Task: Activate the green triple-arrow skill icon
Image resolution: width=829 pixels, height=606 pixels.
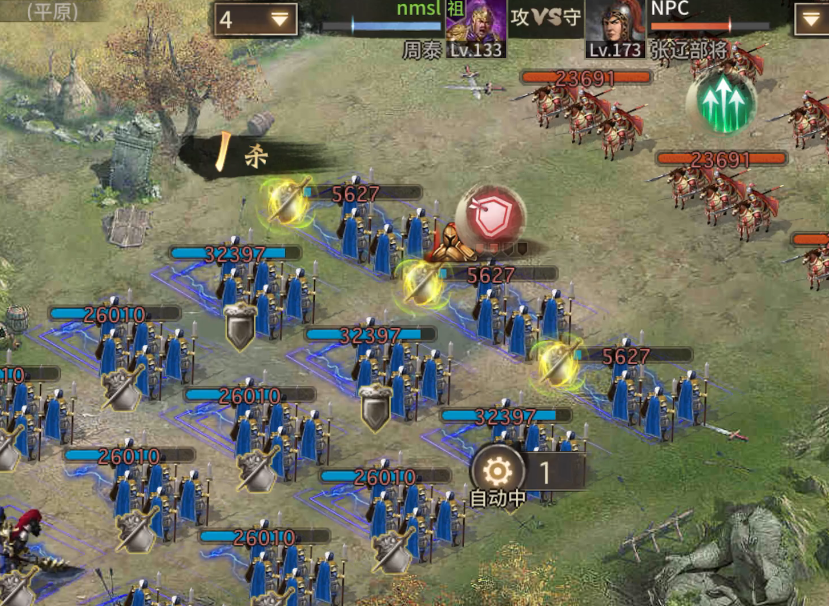Action: [727, 103]
